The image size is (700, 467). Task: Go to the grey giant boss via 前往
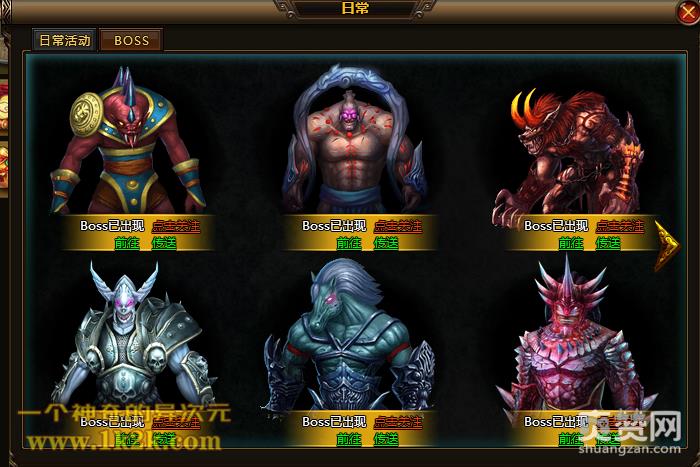tap(349, 243)
